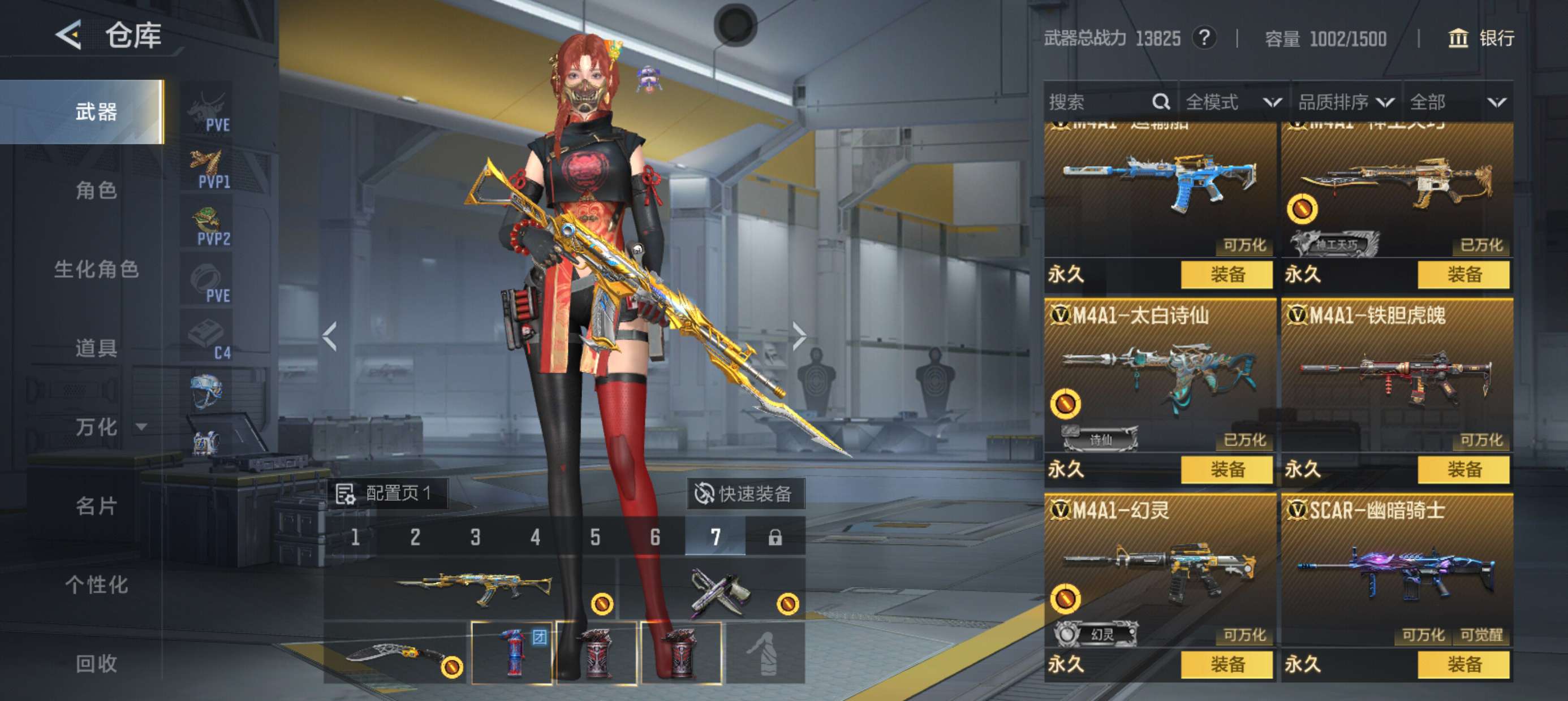Screen dimensions: 1568x701
Task: Equip the SCAR-幽暗骑士 rifle
Action: [1463, 664]
